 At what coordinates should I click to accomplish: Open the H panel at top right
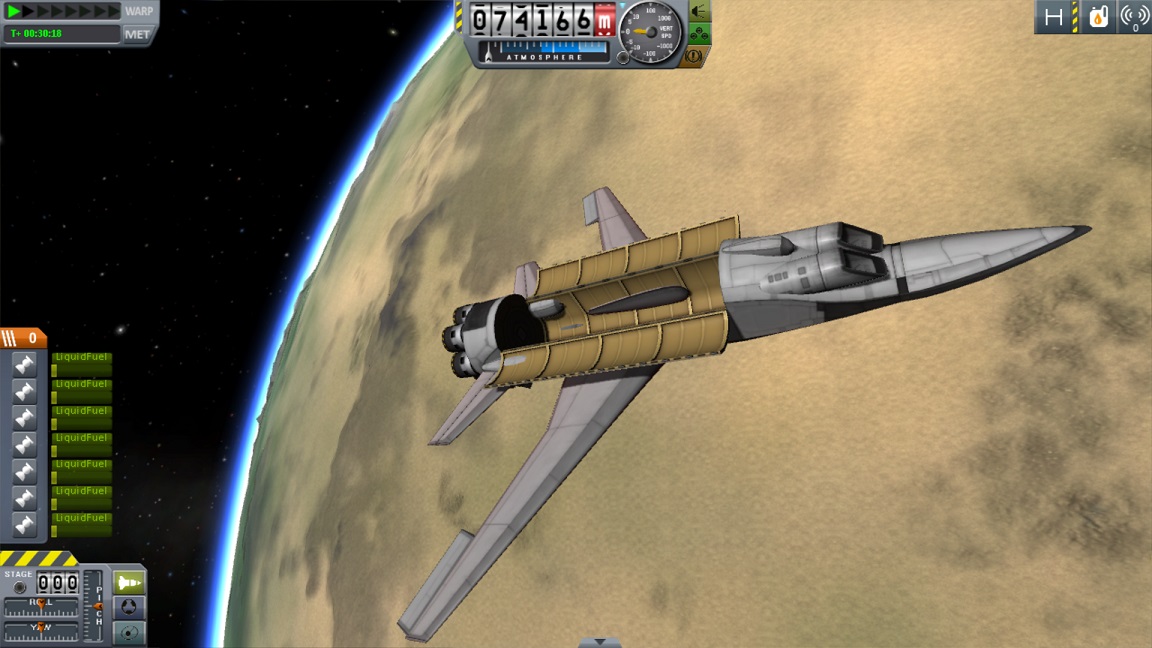pos(1054,17)
